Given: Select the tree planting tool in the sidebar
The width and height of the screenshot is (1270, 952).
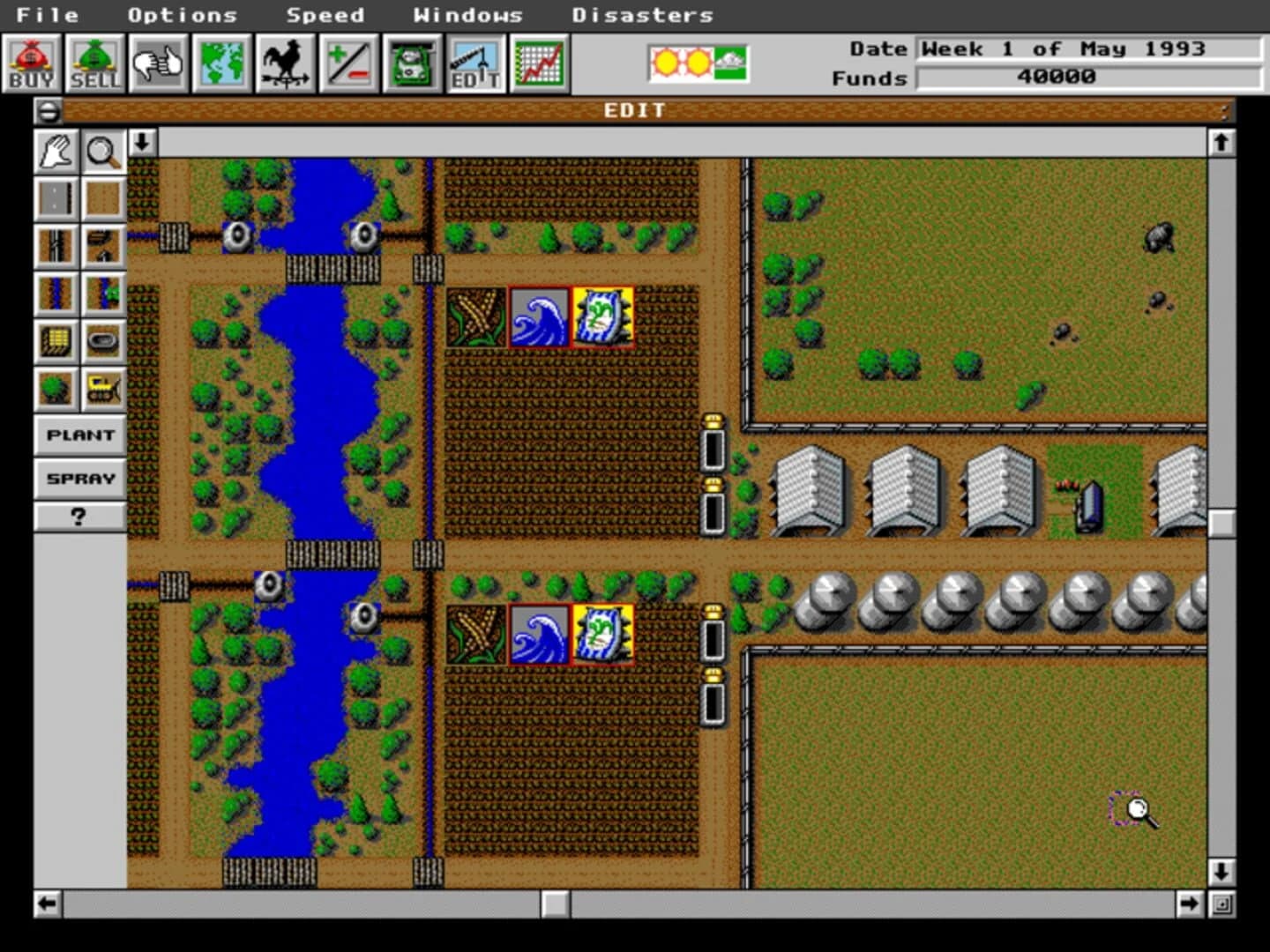Looking at the screenshot, I should click(x=56, y=389).
